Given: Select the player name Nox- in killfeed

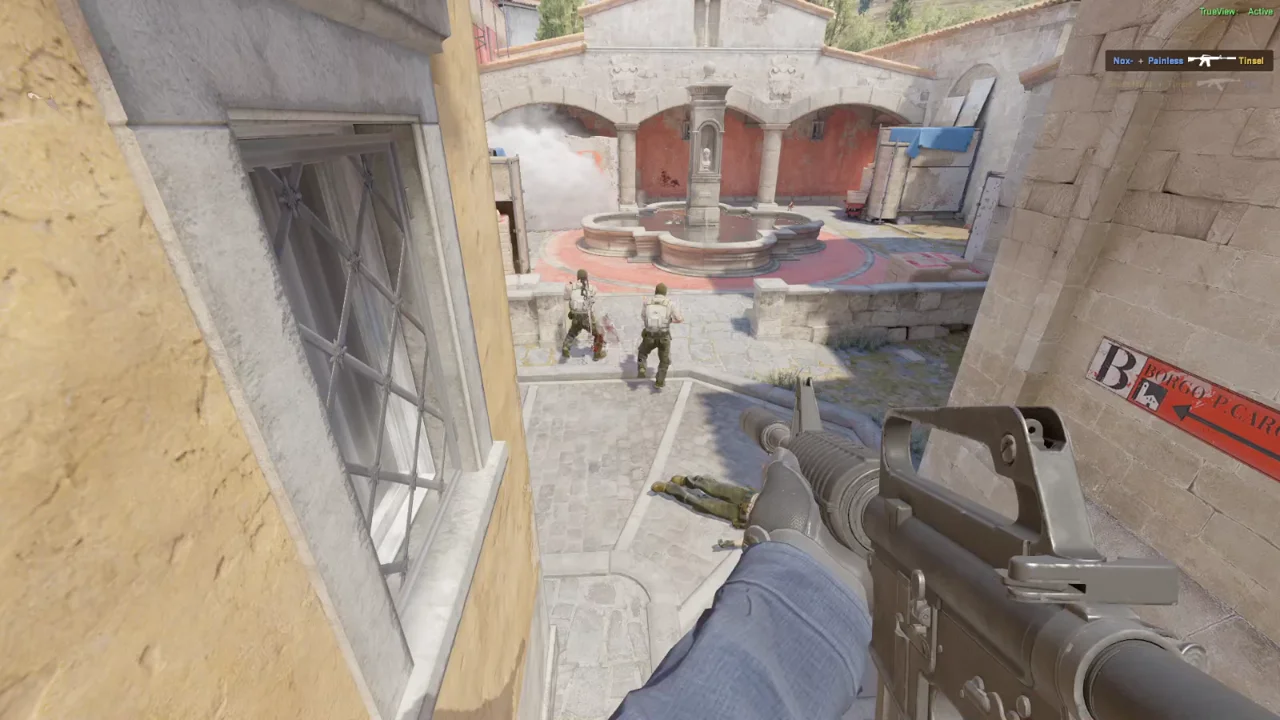Looking at the screenshot, I should click(1123, 60).
